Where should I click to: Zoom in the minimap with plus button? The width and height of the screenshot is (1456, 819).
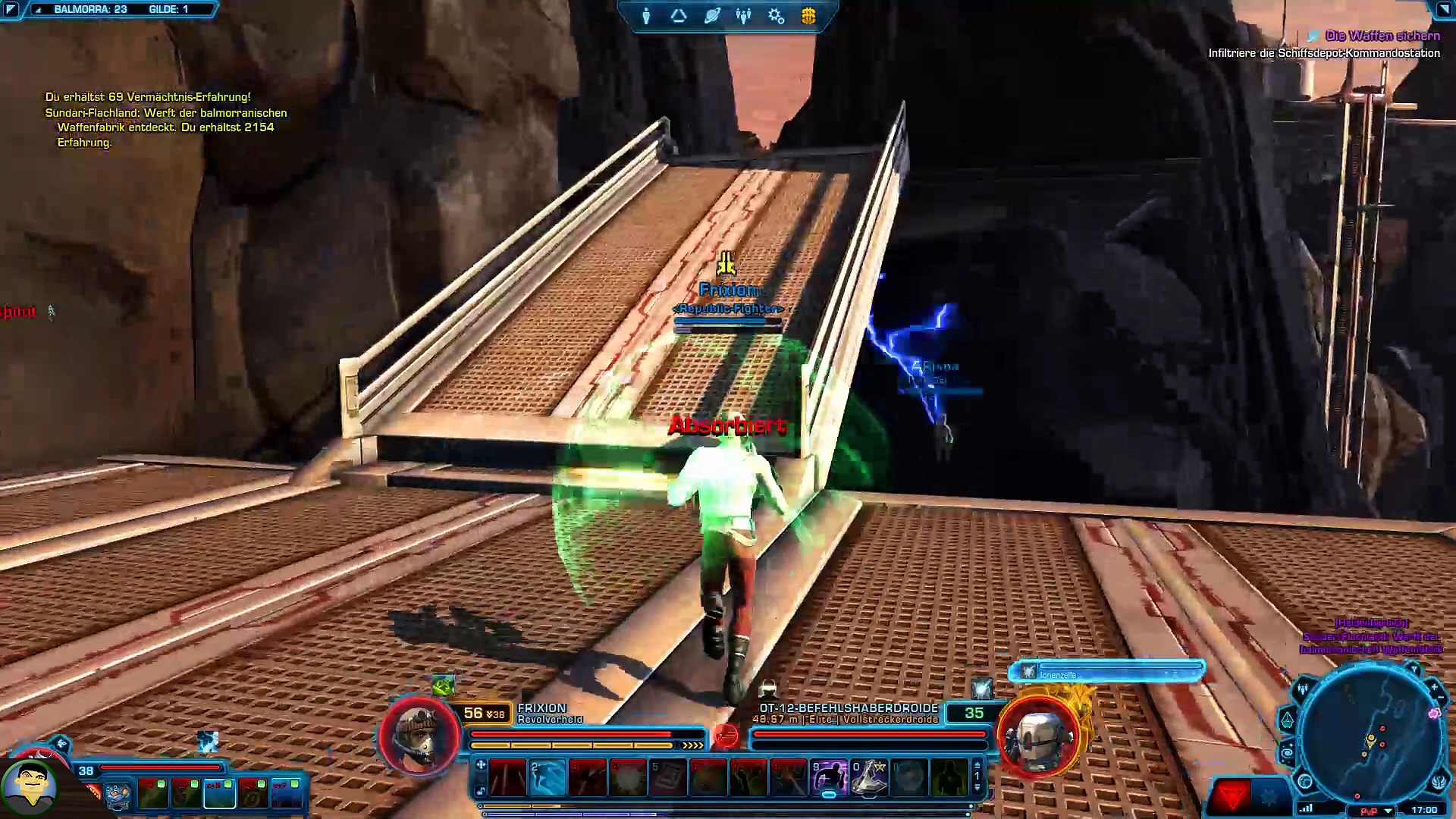click(x=1434, y=688)
